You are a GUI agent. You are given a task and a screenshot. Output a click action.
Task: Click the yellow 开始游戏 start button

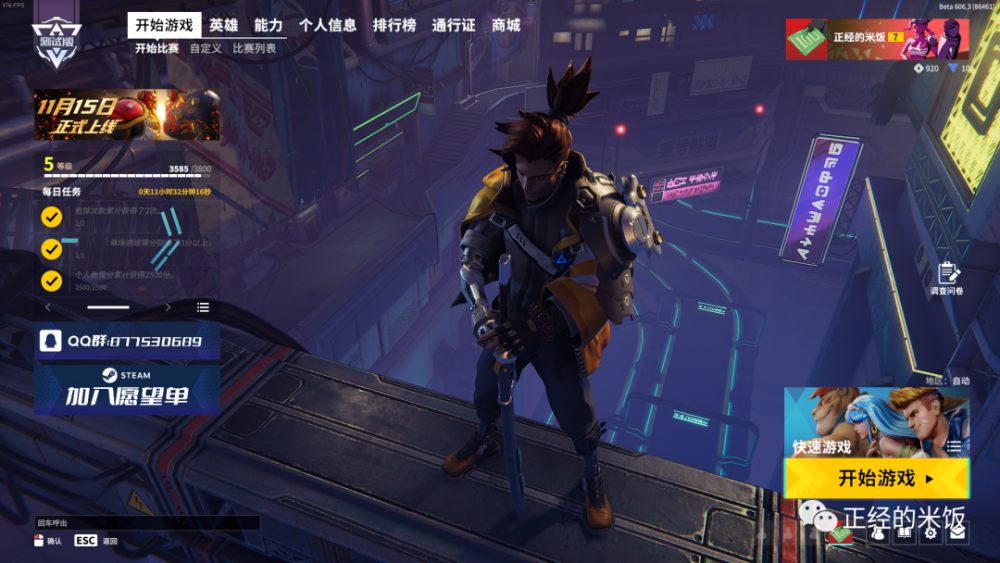pos(876,478)
